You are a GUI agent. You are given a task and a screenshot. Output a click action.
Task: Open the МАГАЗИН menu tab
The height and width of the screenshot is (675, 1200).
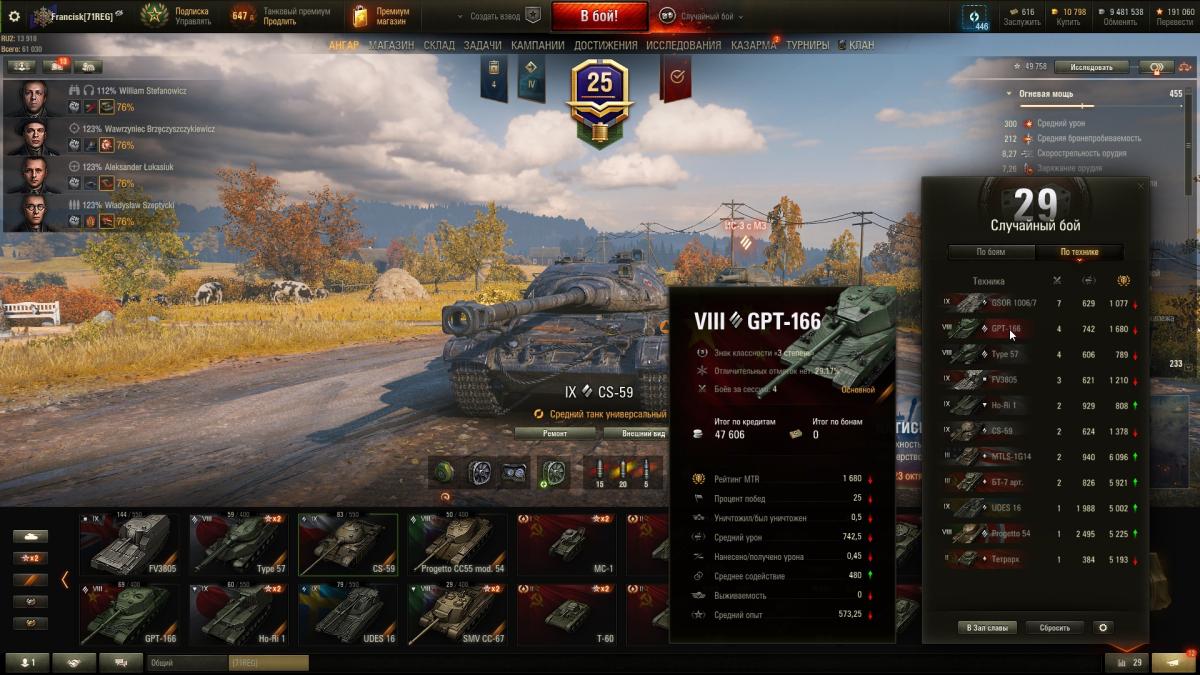point(391,45)
